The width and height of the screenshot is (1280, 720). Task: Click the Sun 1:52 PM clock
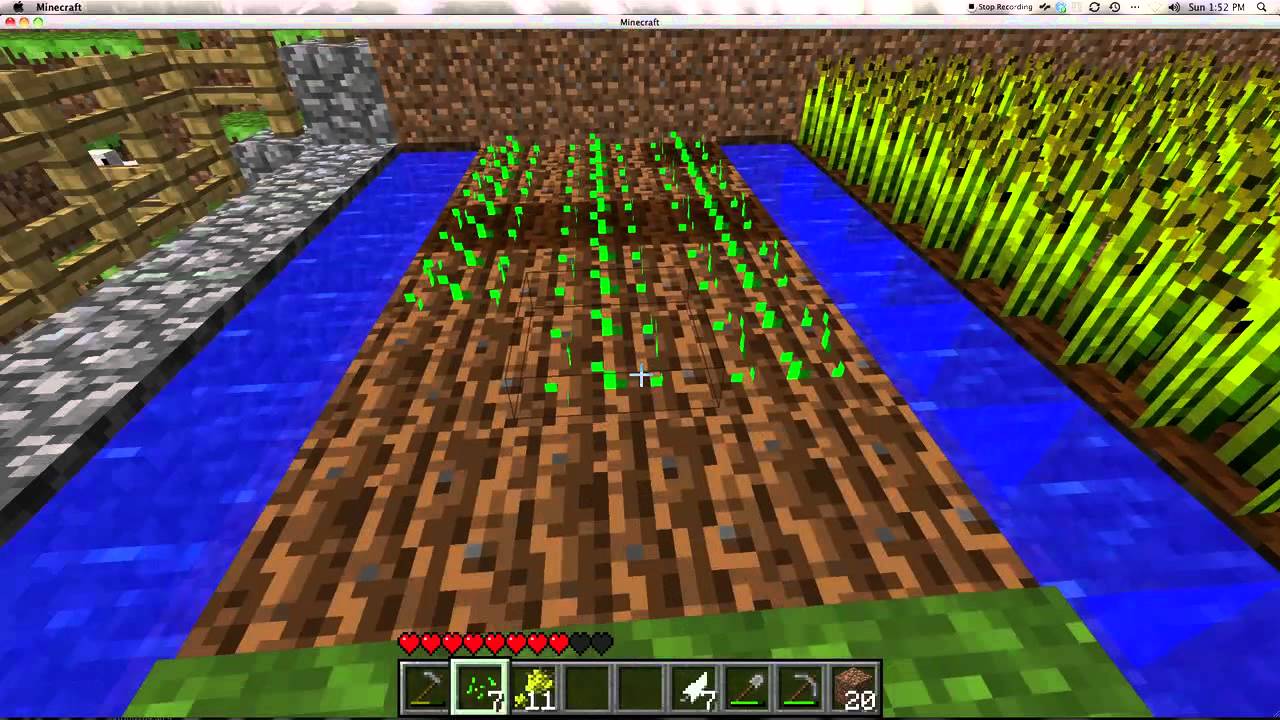click(x=1216, y=8)
